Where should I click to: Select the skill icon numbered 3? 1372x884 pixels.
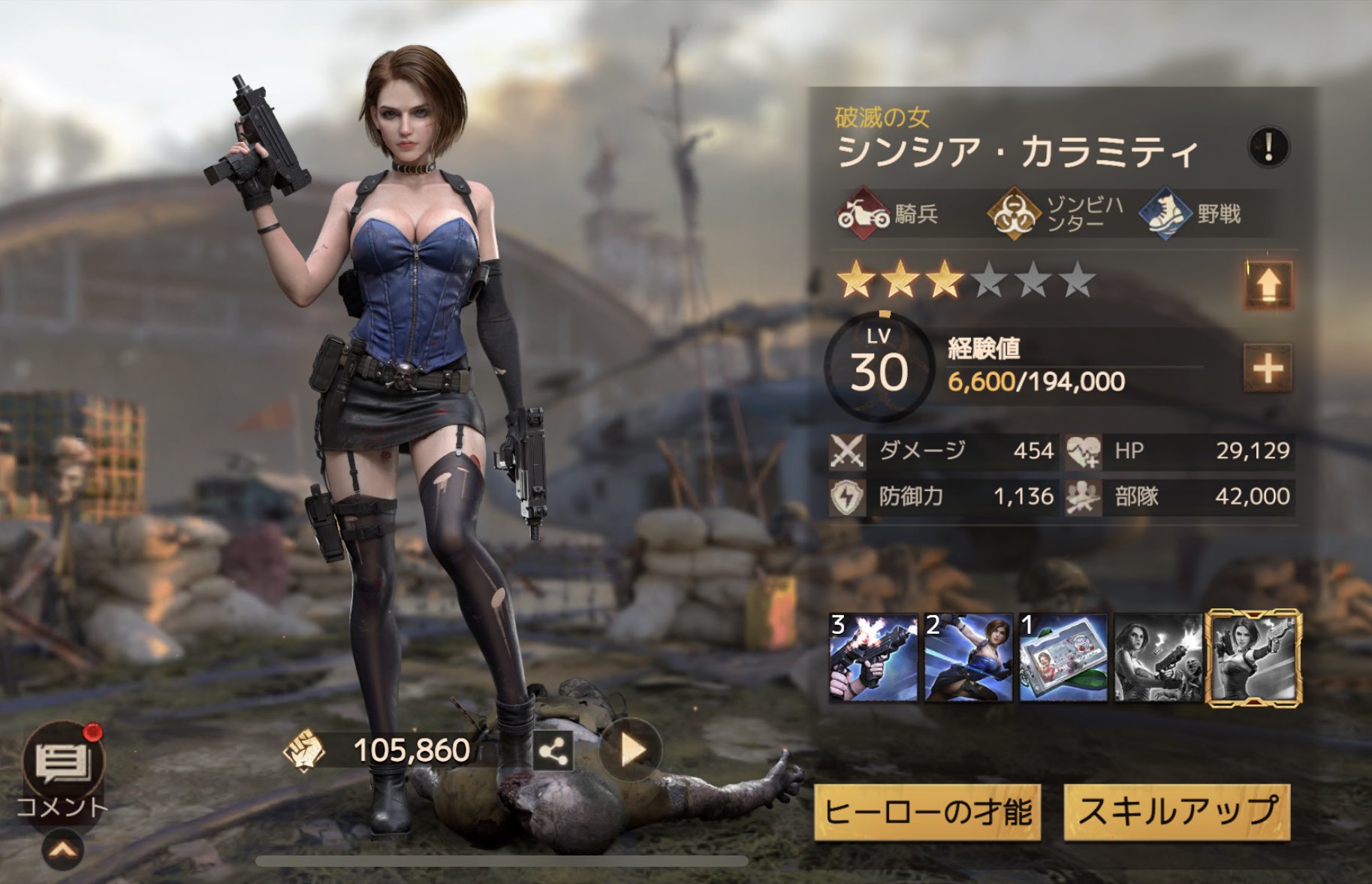pos(873,658)
